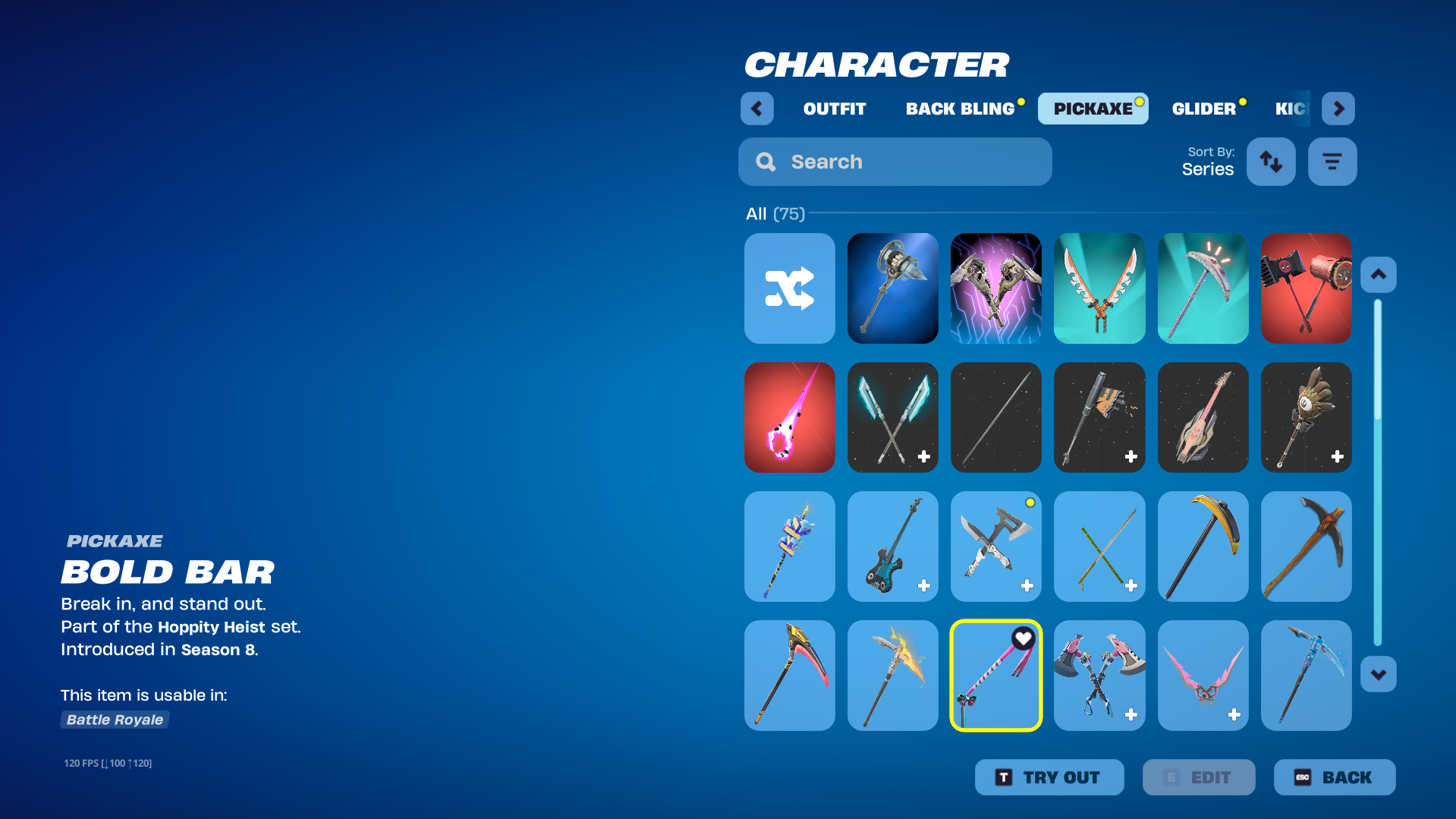Try out the Bold Bar pickaxe
The height and width of the screenshot is (819, 1456).
(1049, 777)
